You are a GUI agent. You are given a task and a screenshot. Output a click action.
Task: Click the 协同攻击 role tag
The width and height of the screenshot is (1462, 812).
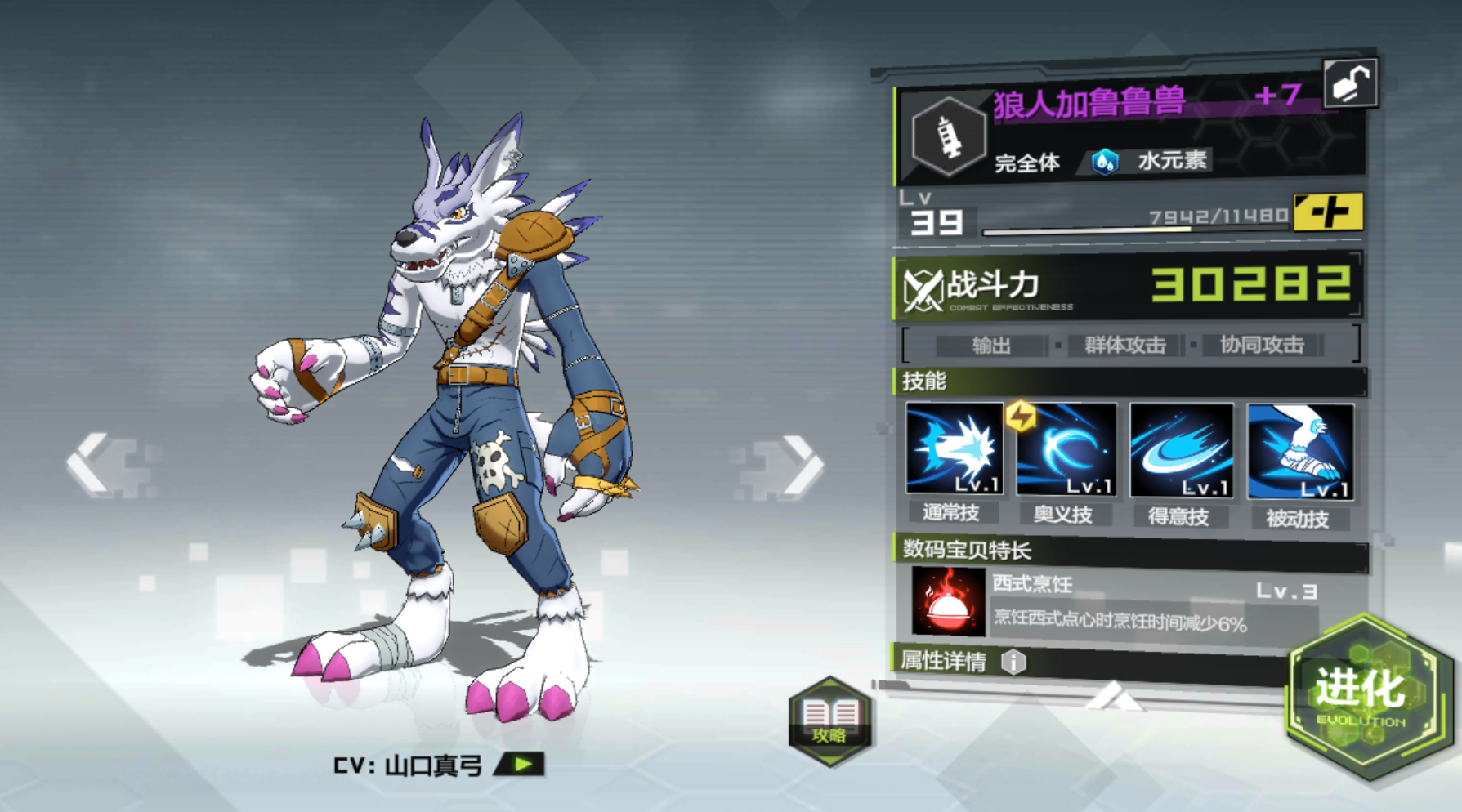coord(1262,345)
